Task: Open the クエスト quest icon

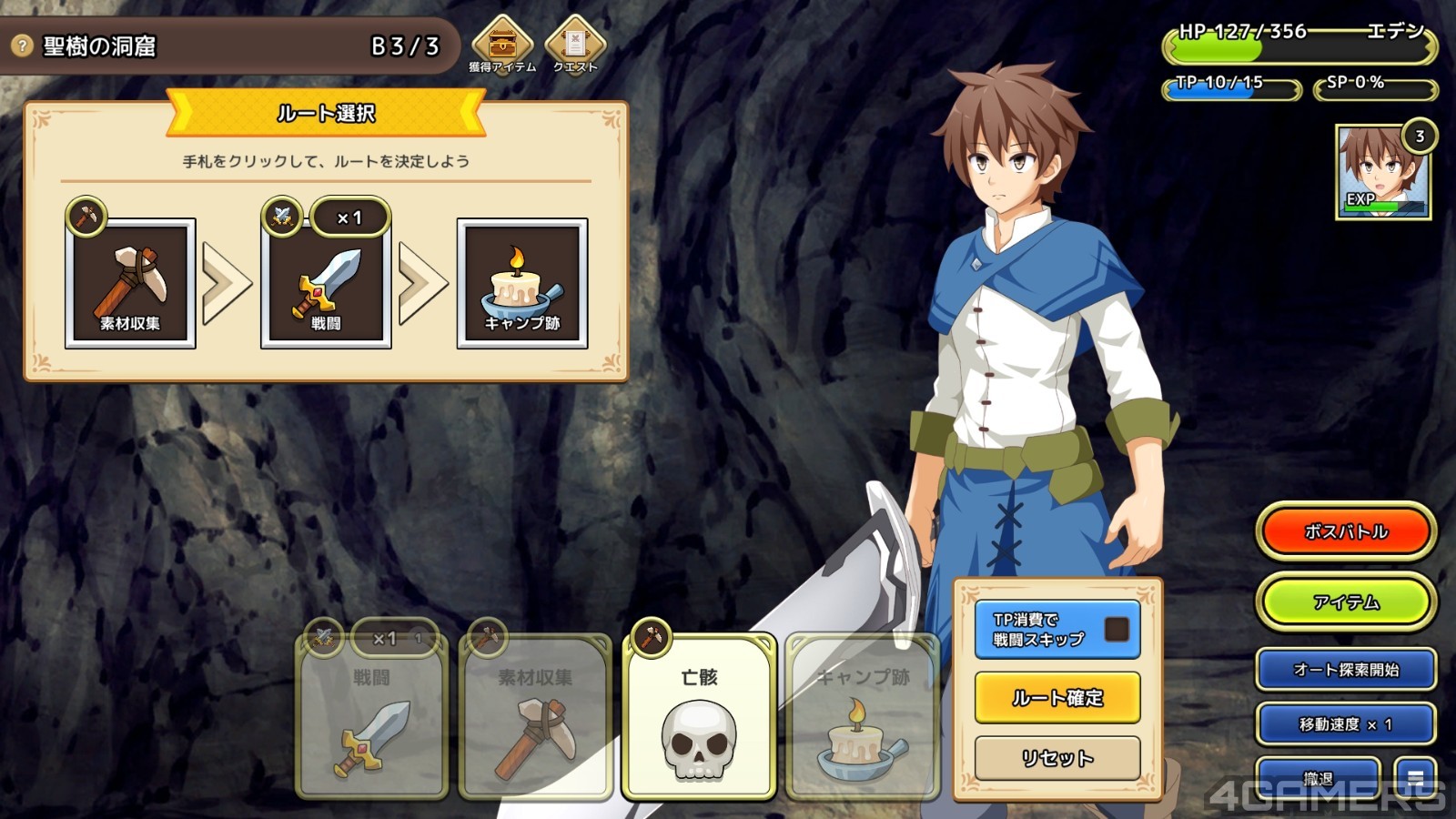Action: tap(574, 42)
